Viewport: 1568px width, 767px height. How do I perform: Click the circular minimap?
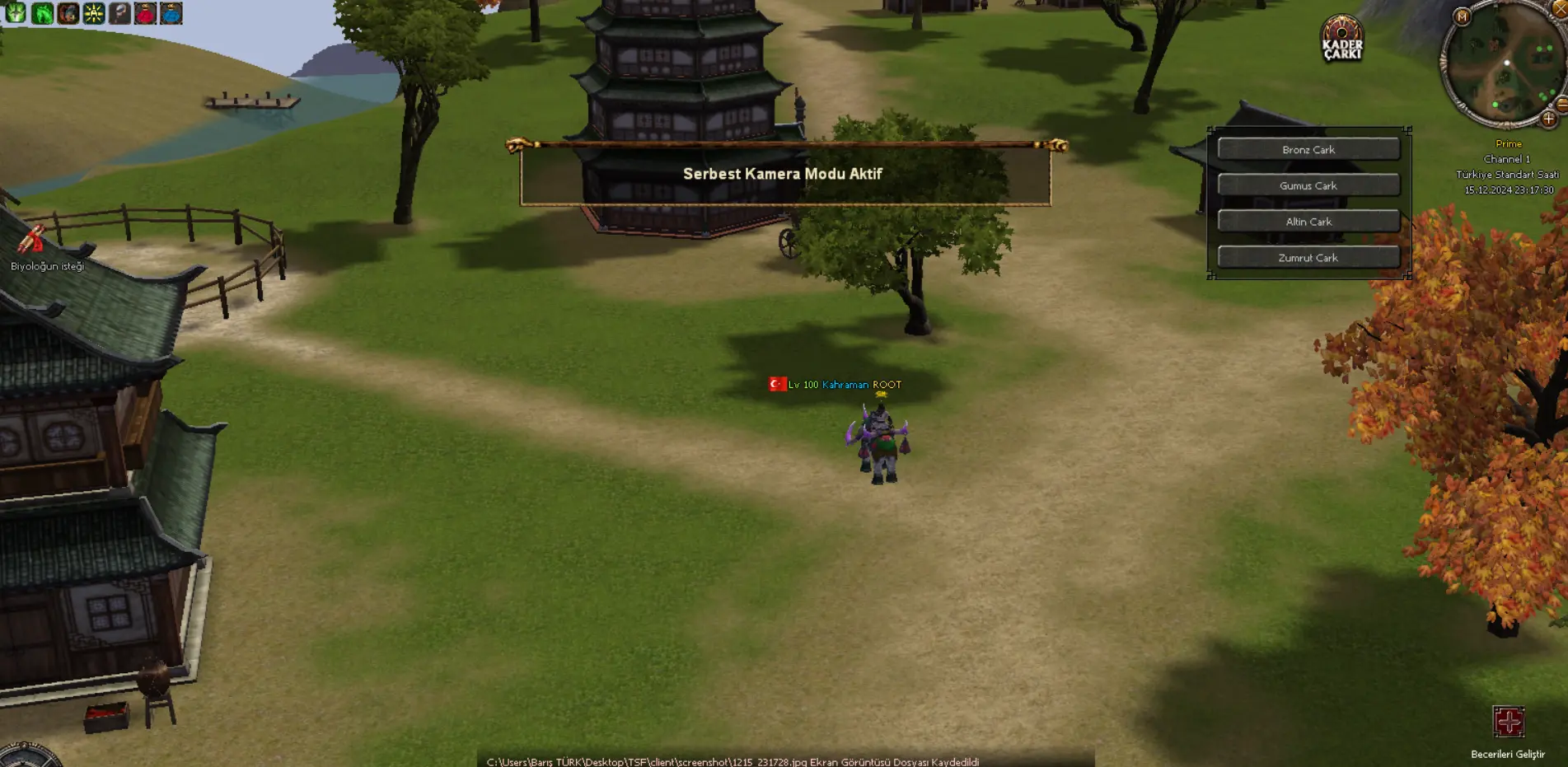1502,67
